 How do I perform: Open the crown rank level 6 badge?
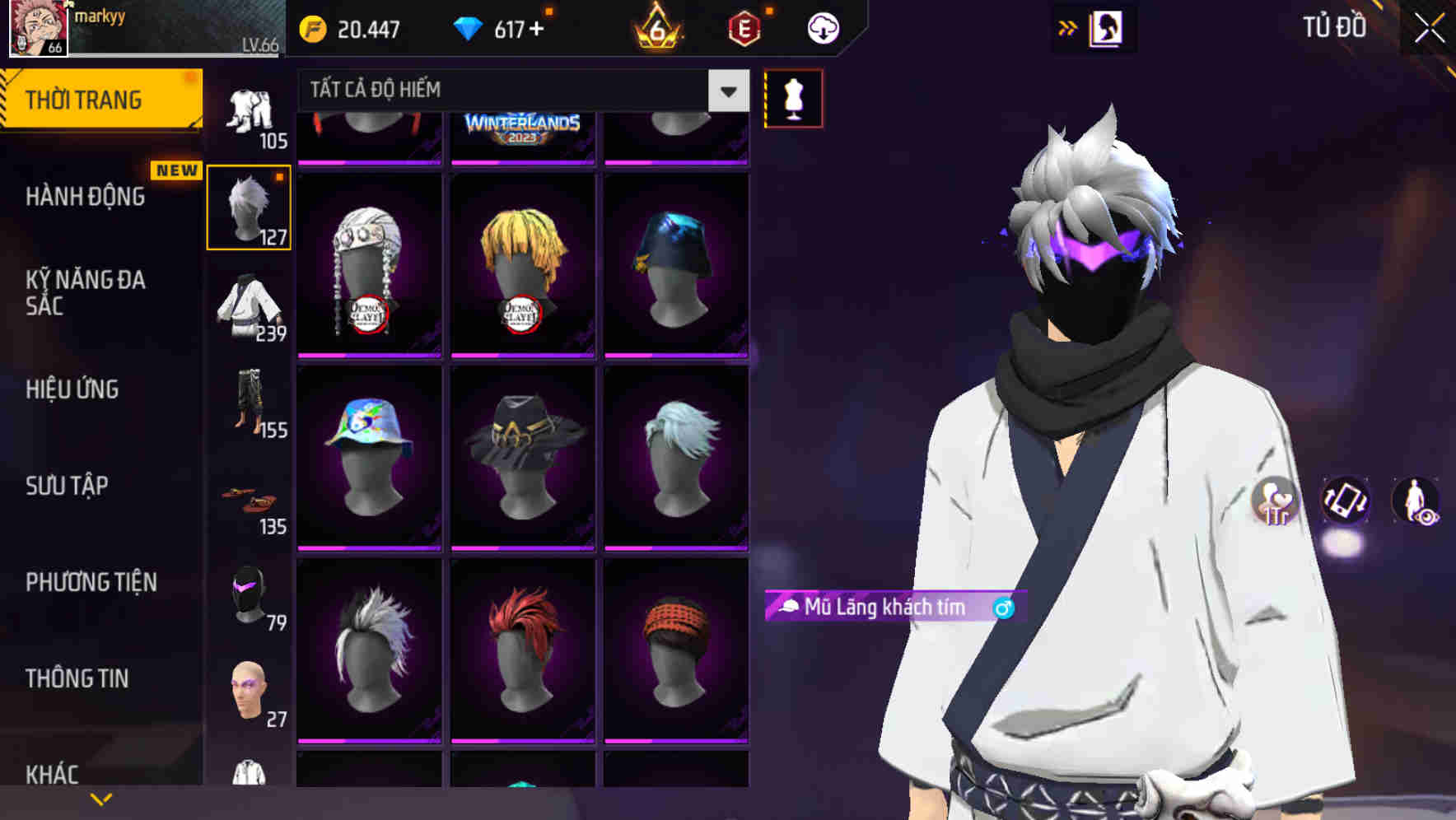point(656,30)
